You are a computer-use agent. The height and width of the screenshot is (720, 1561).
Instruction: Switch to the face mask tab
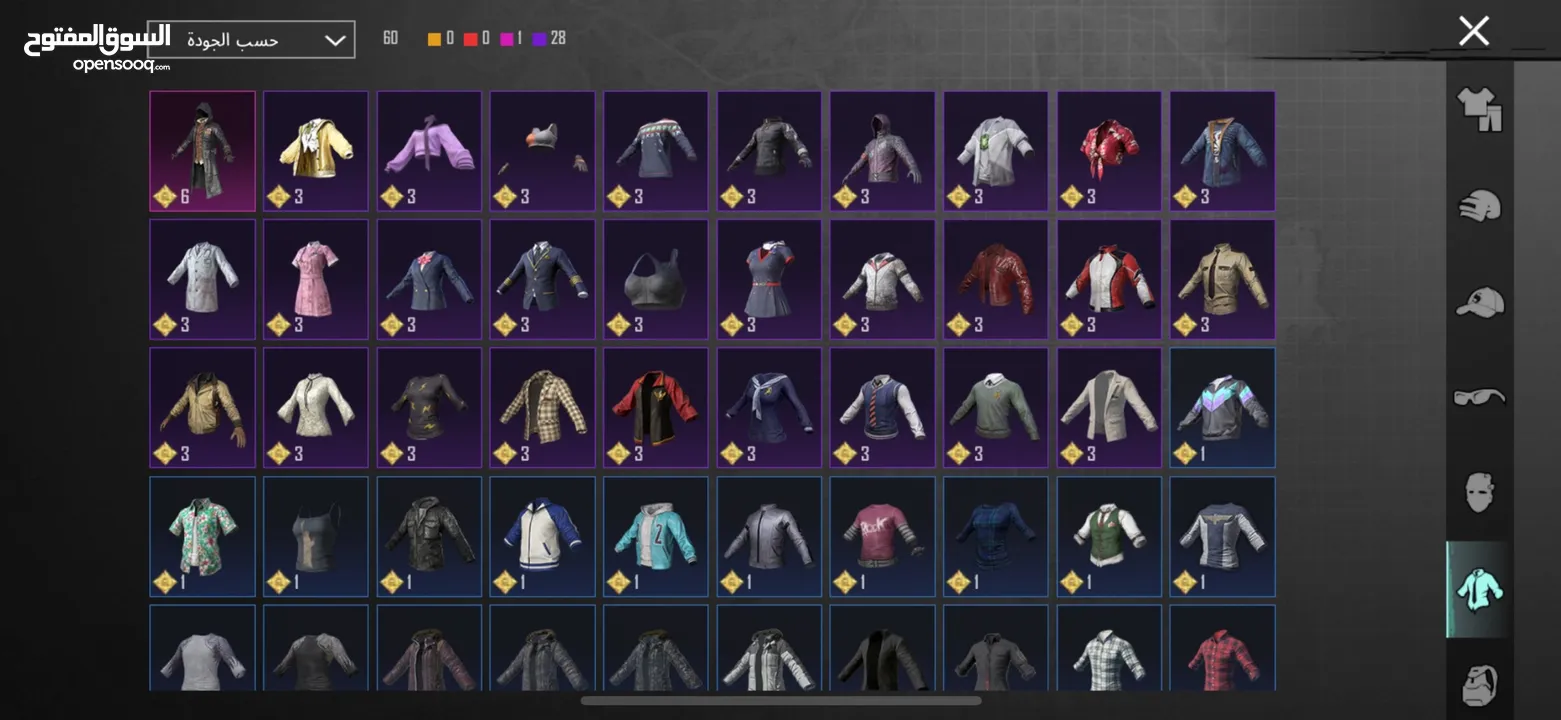click(x=1478, y=493)
